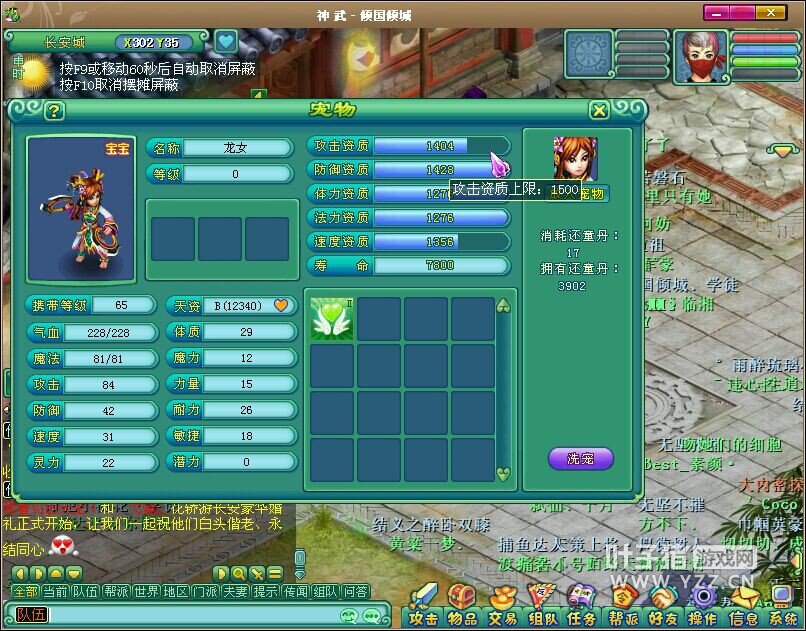This screenshot has width=806, height=631.
Task: Click the heart icon beside the coordinates
Action: (x=226, y=42)
